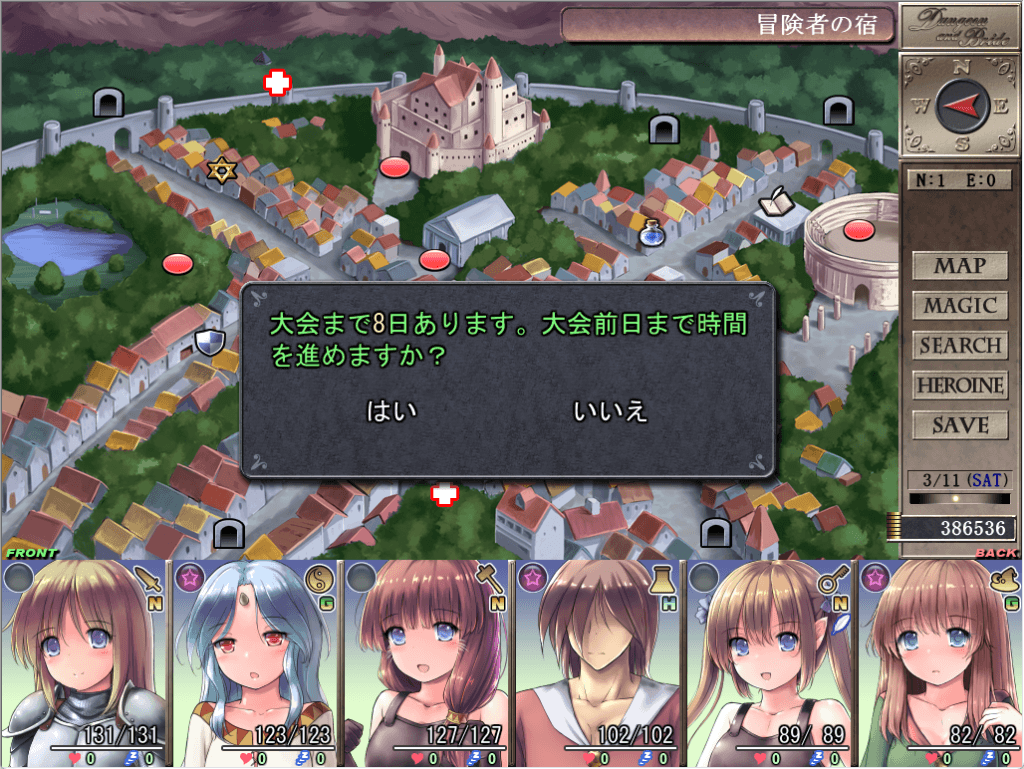The height and width of the screenshot is (769, 1024).
Task: Click the red marker beside the lake
Action: pos(177,264)
